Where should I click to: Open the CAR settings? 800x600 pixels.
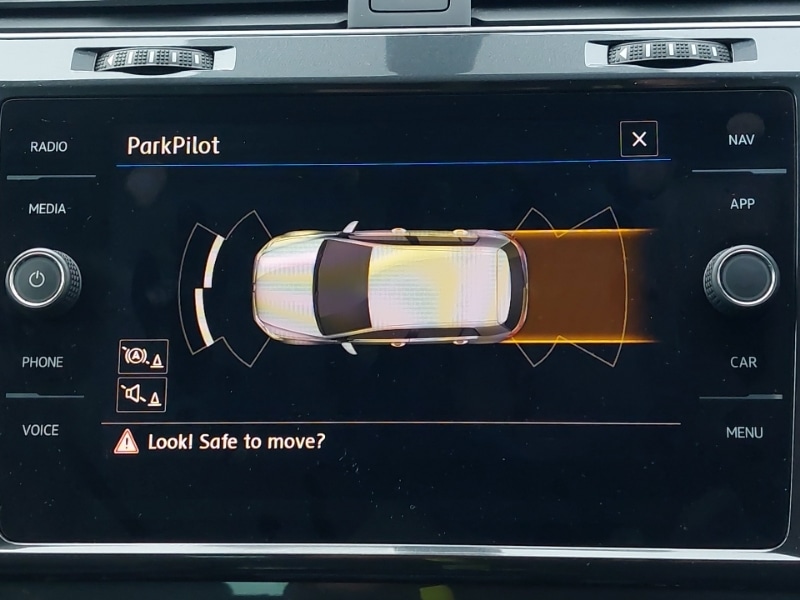click(x=743, y=362)
